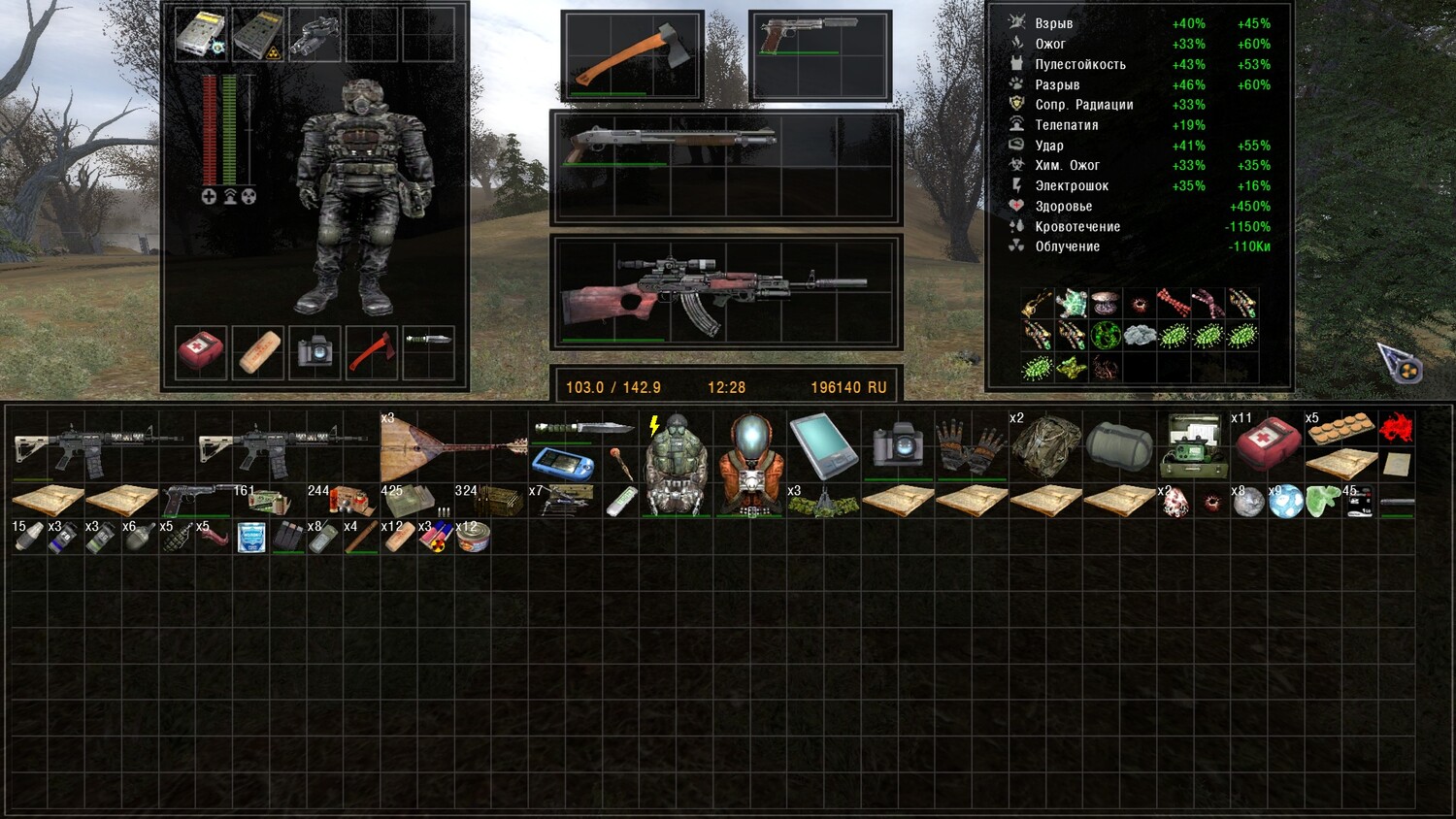Pick the red axe quick slot
1456x819 pixels.
pos(372,351)
